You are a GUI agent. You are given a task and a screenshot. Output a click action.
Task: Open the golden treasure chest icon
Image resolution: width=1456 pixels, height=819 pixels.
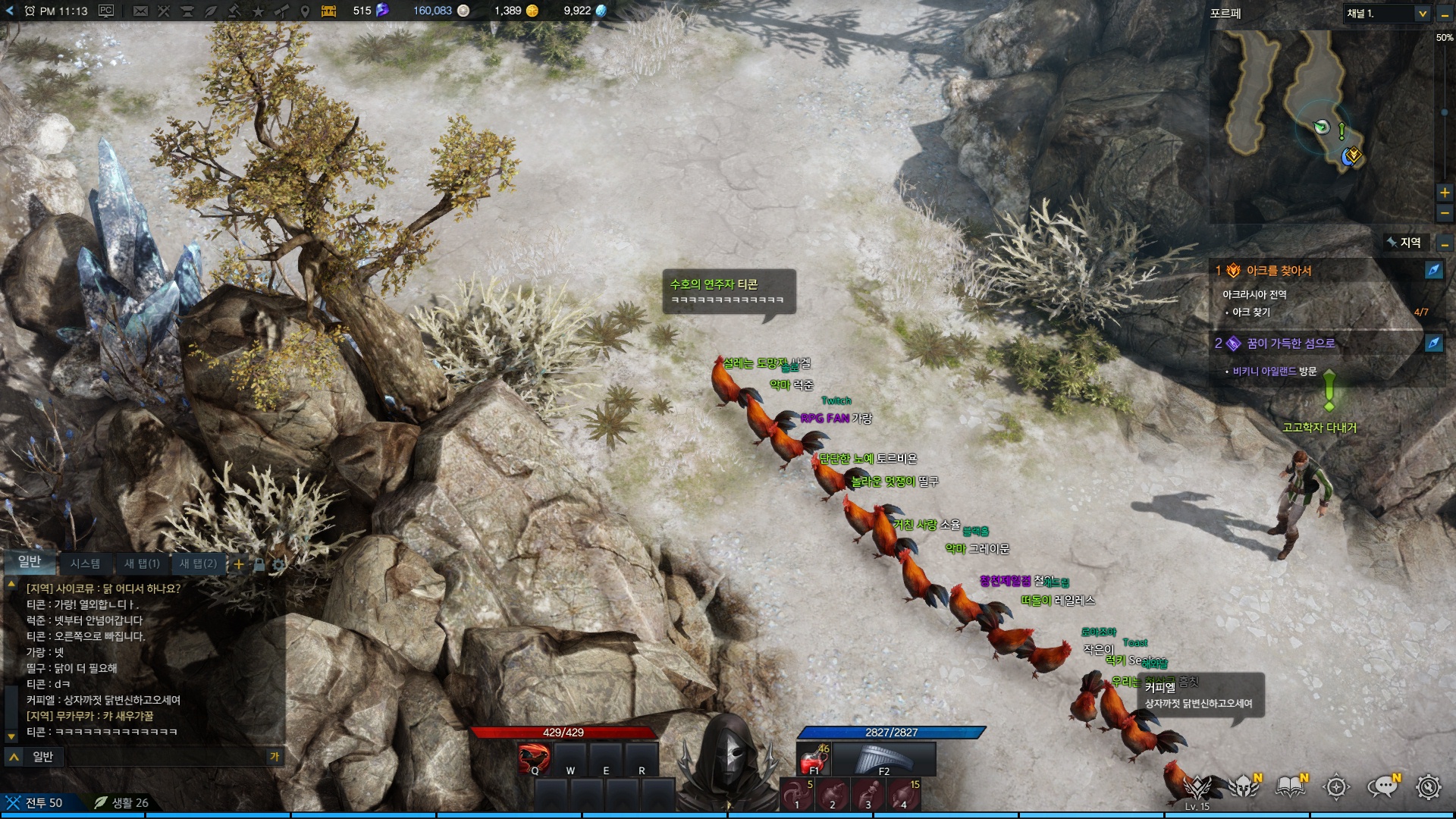(x=328, y=11)
